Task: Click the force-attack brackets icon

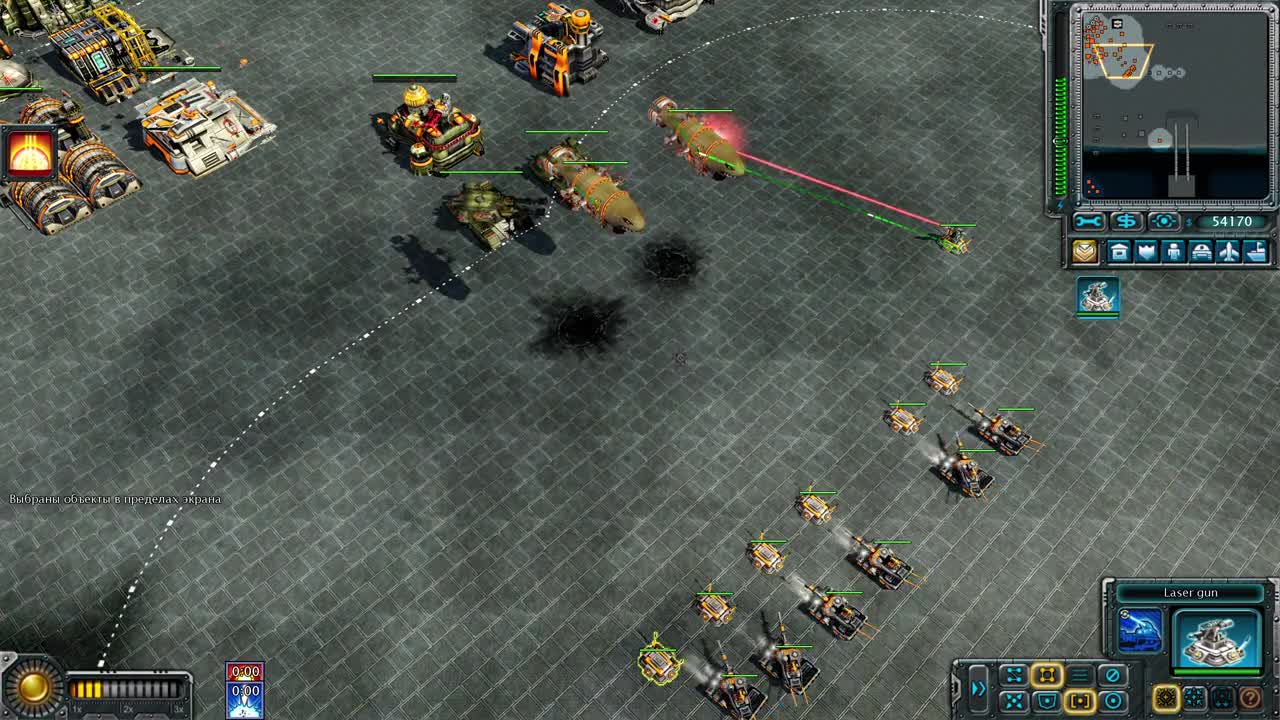Action: (1081, 700)
